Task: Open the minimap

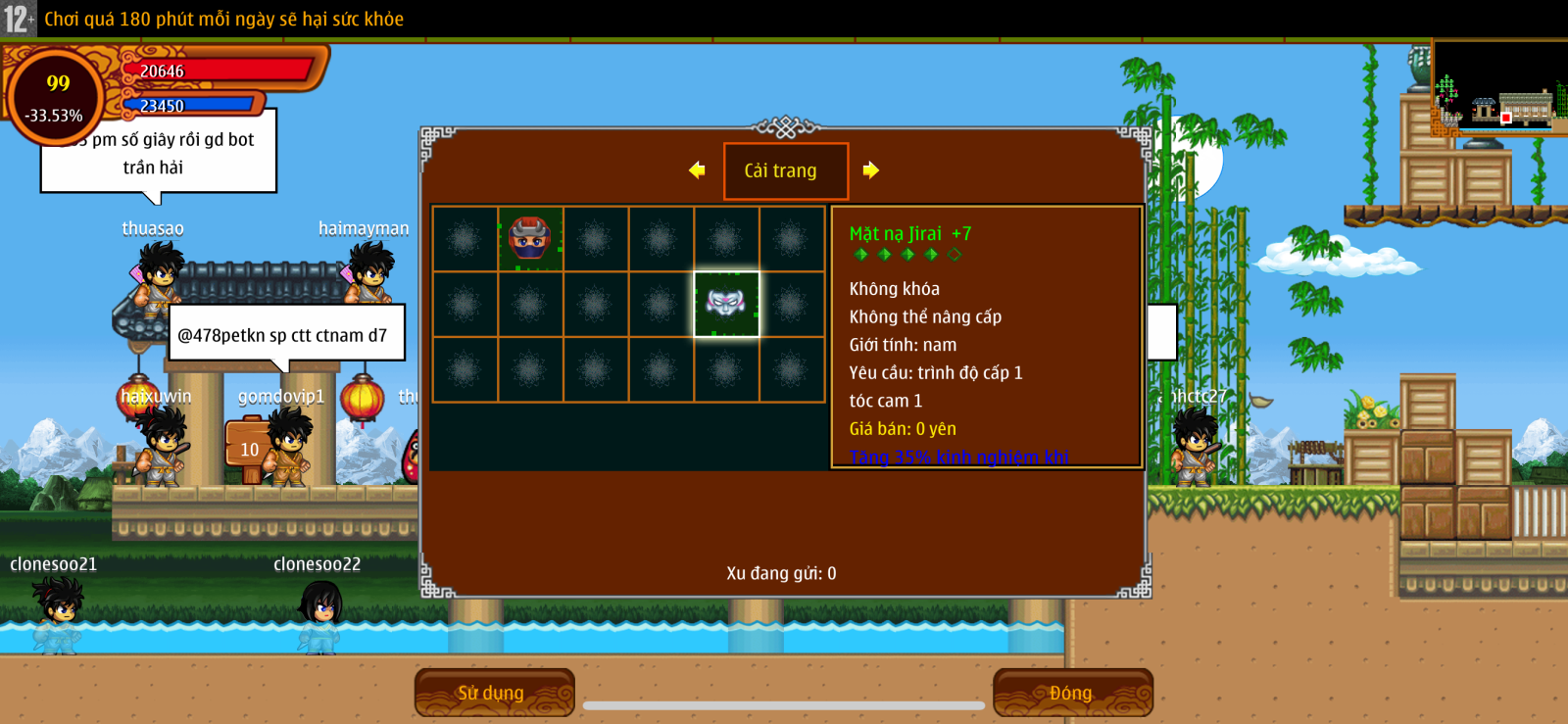Action: (x=1498, y=88)
